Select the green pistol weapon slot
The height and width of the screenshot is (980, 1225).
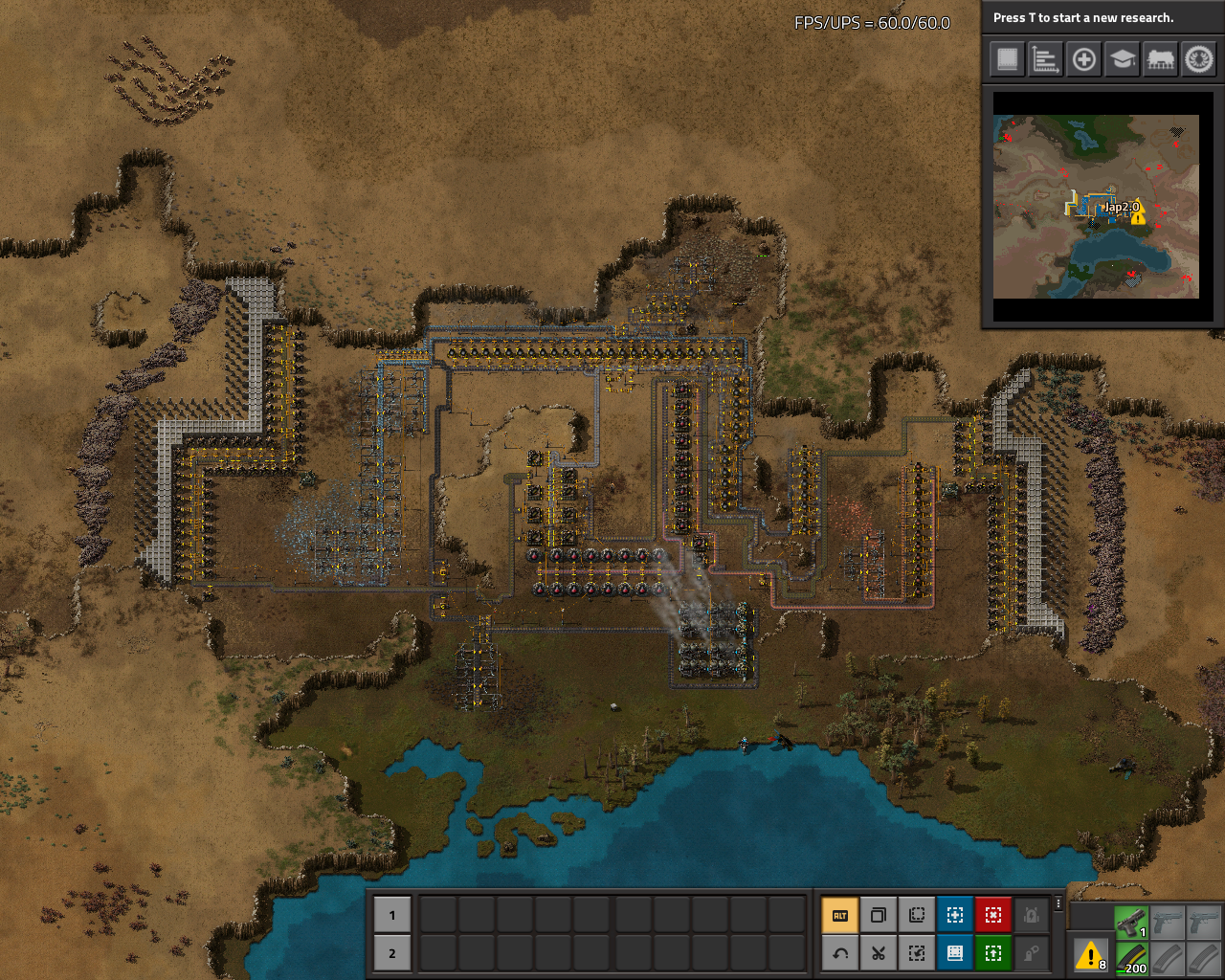pyautogui.click(x=1131, y=923)
